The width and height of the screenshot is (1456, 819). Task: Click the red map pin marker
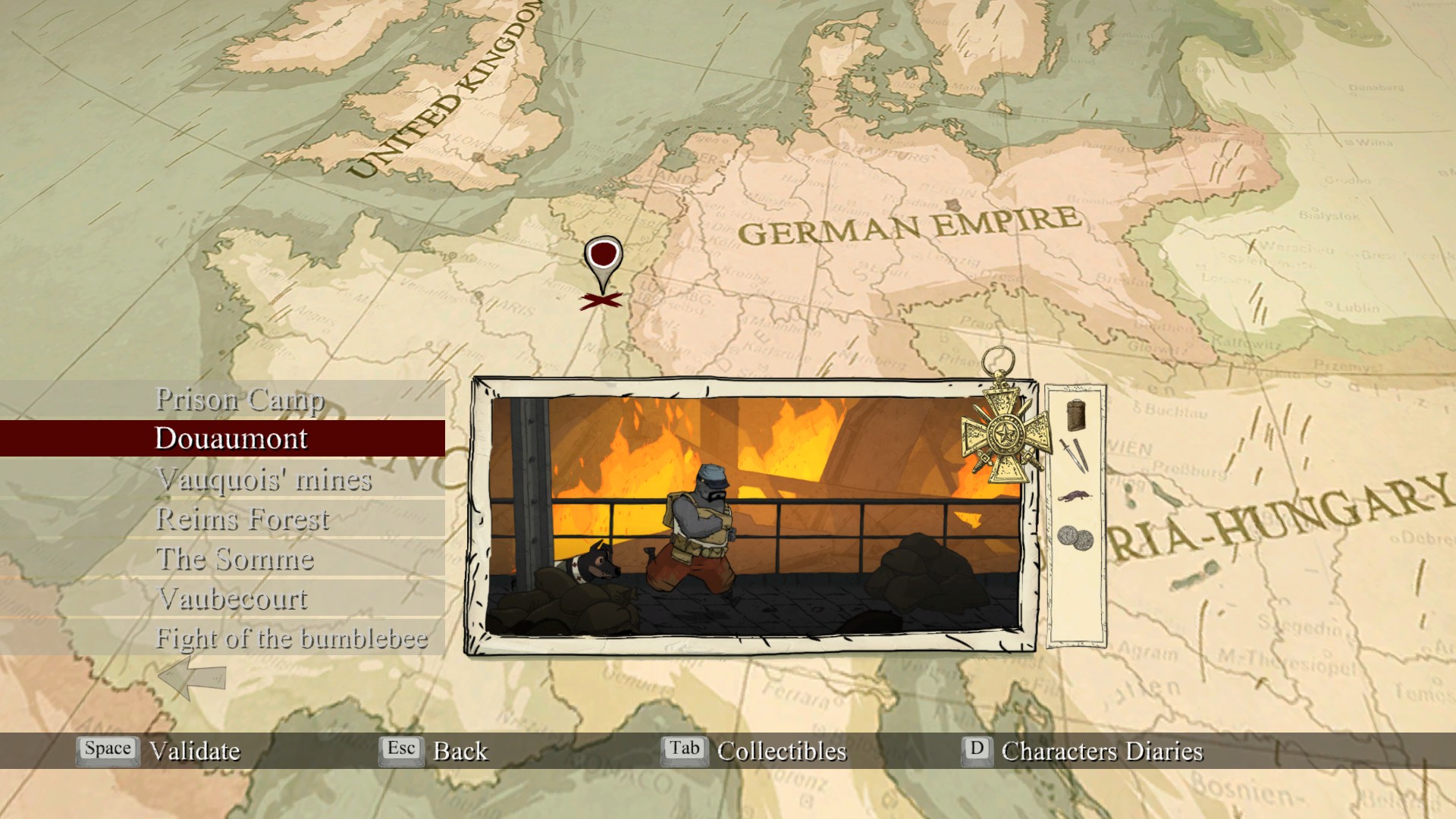click(603, 257)
